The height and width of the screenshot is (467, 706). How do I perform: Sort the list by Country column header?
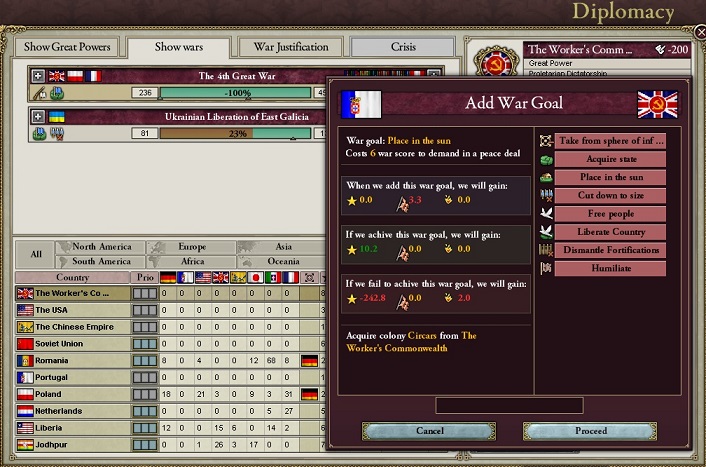(72, 277)
